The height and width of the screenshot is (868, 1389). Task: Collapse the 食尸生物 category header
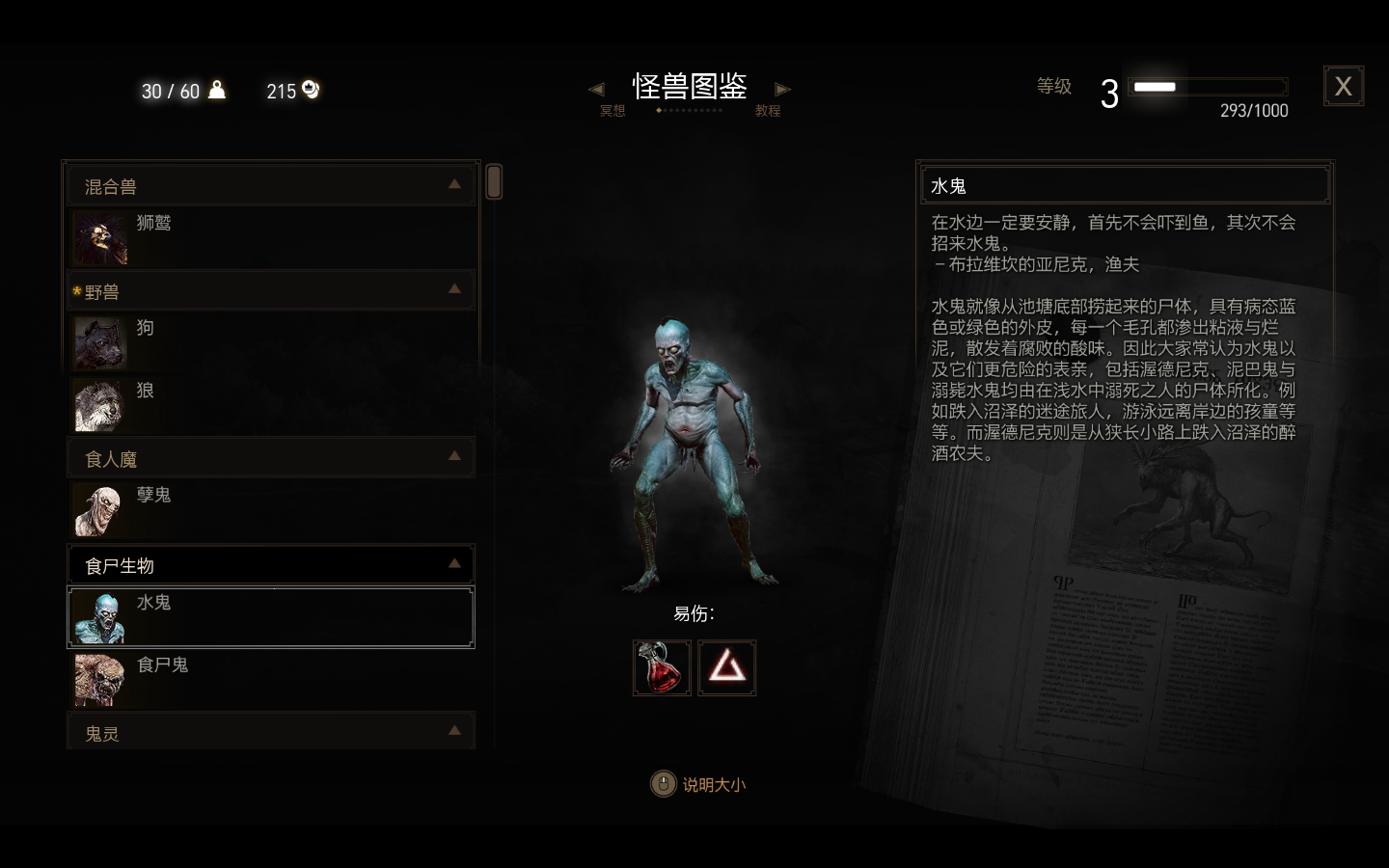[270, 565]
